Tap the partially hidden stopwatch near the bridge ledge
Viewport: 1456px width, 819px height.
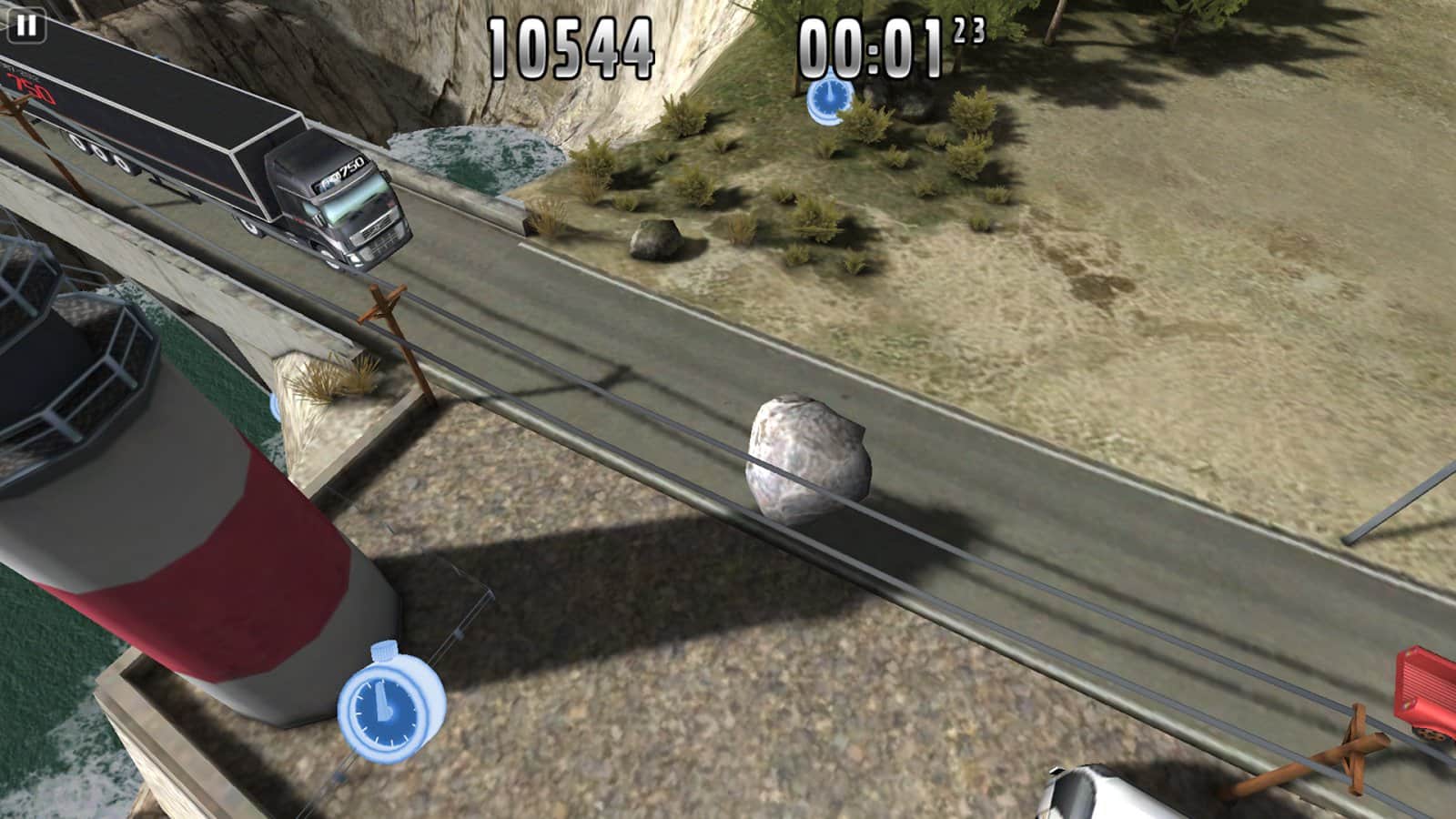point(274,409)
